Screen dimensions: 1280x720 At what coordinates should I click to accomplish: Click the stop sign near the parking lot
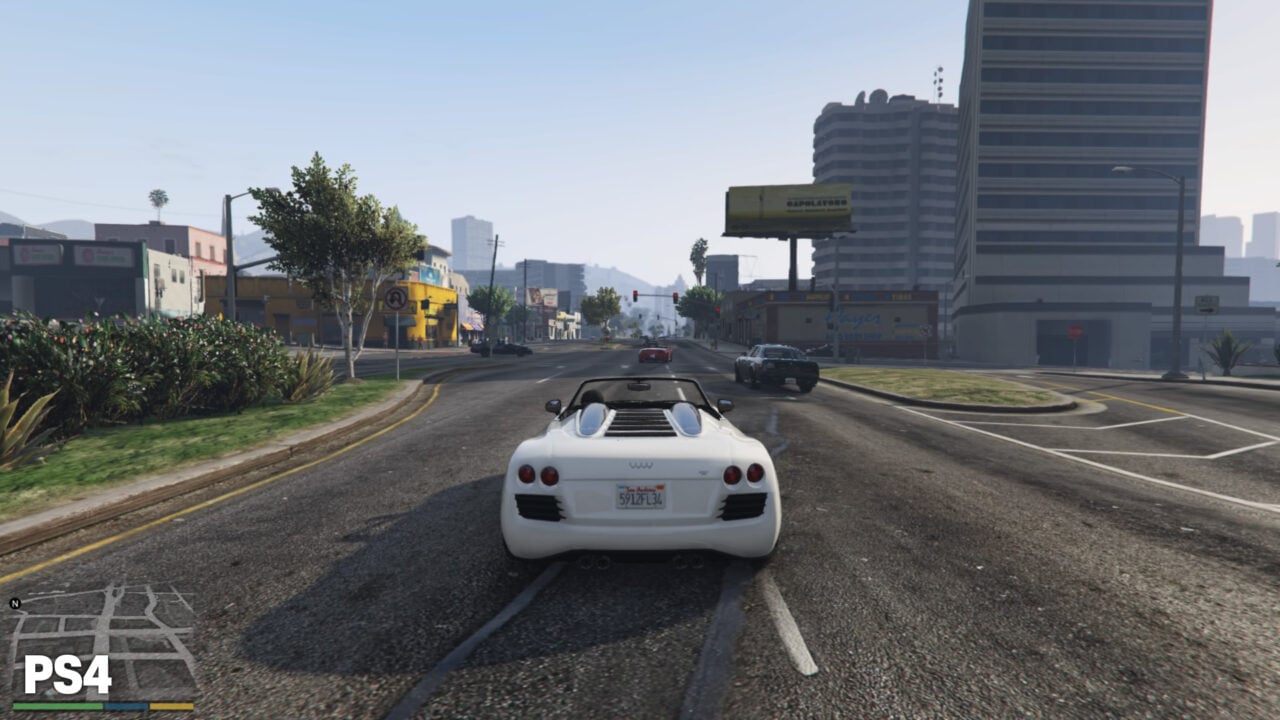[1075, 330]
